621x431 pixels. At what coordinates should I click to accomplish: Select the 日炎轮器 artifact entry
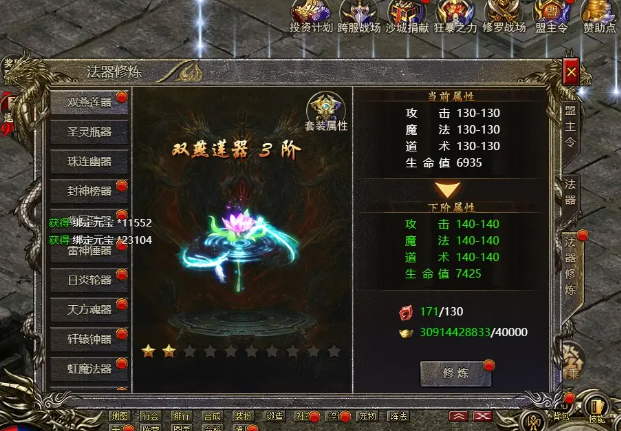coord(88,280)
